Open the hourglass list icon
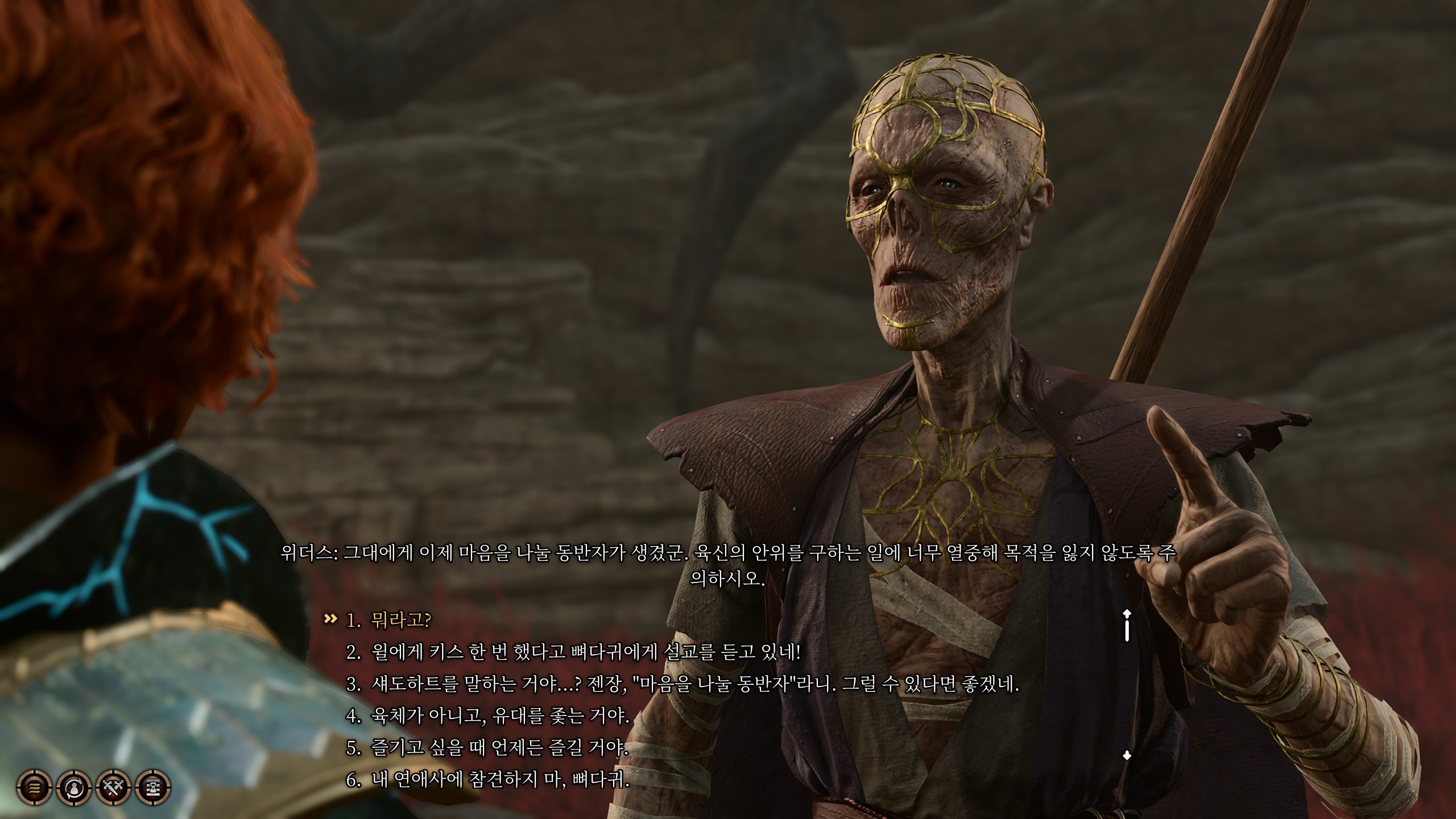This screenshot has height=819, width=1456. coord(154,788)
